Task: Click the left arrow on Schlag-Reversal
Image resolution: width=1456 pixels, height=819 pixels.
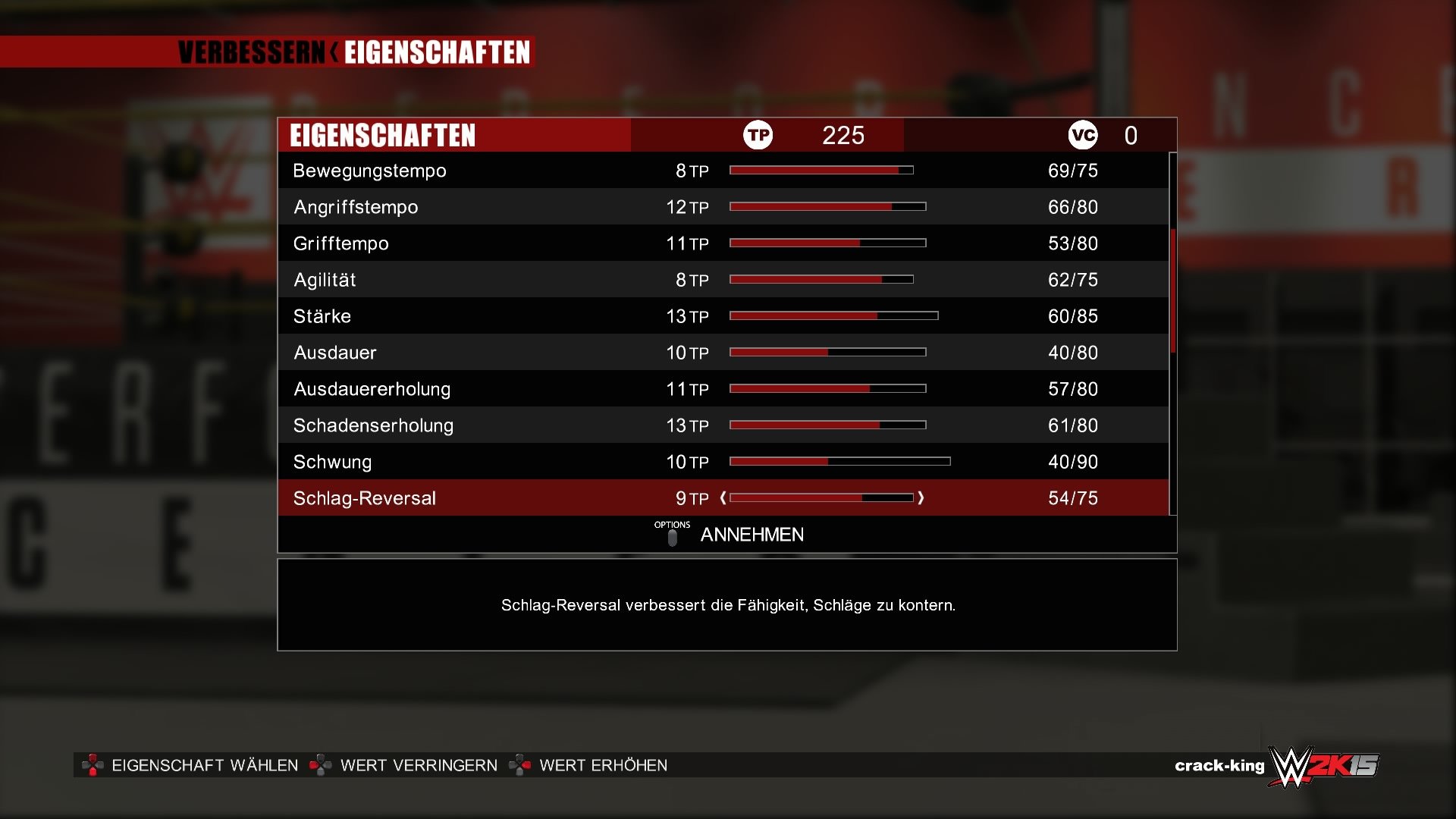Action: click(x=724, y=498)
